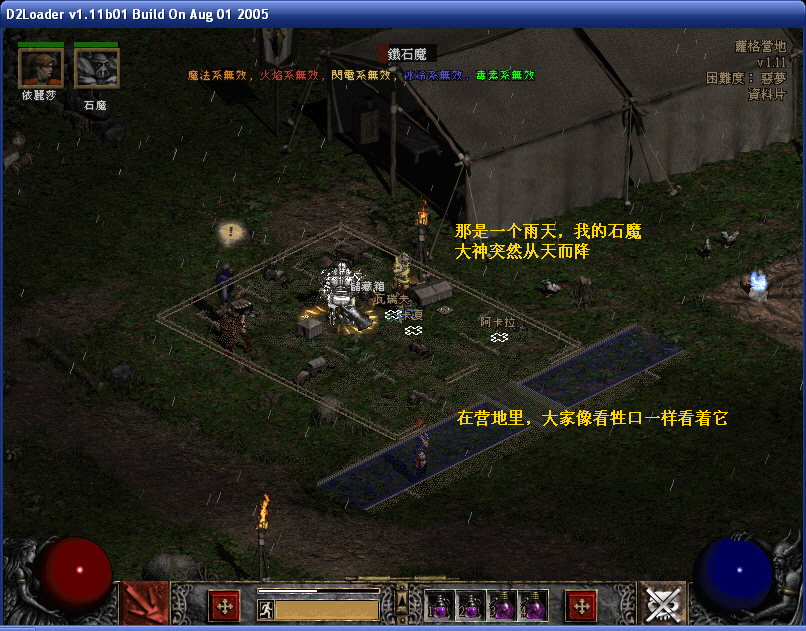Image resolution: width=806 pixels, height=631 pixels.
Task: Click the D2Loader window title bar
Action: point(400,12)
